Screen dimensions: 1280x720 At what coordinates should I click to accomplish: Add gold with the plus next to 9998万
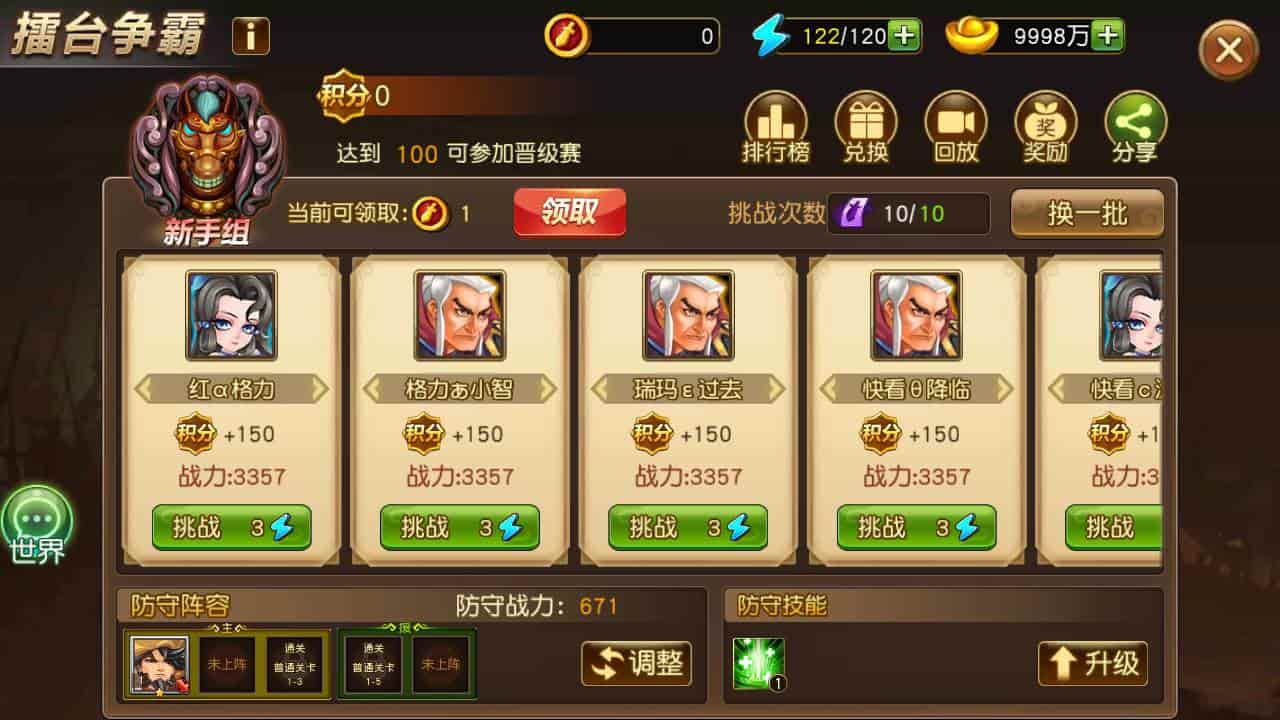pos(1106,33)
